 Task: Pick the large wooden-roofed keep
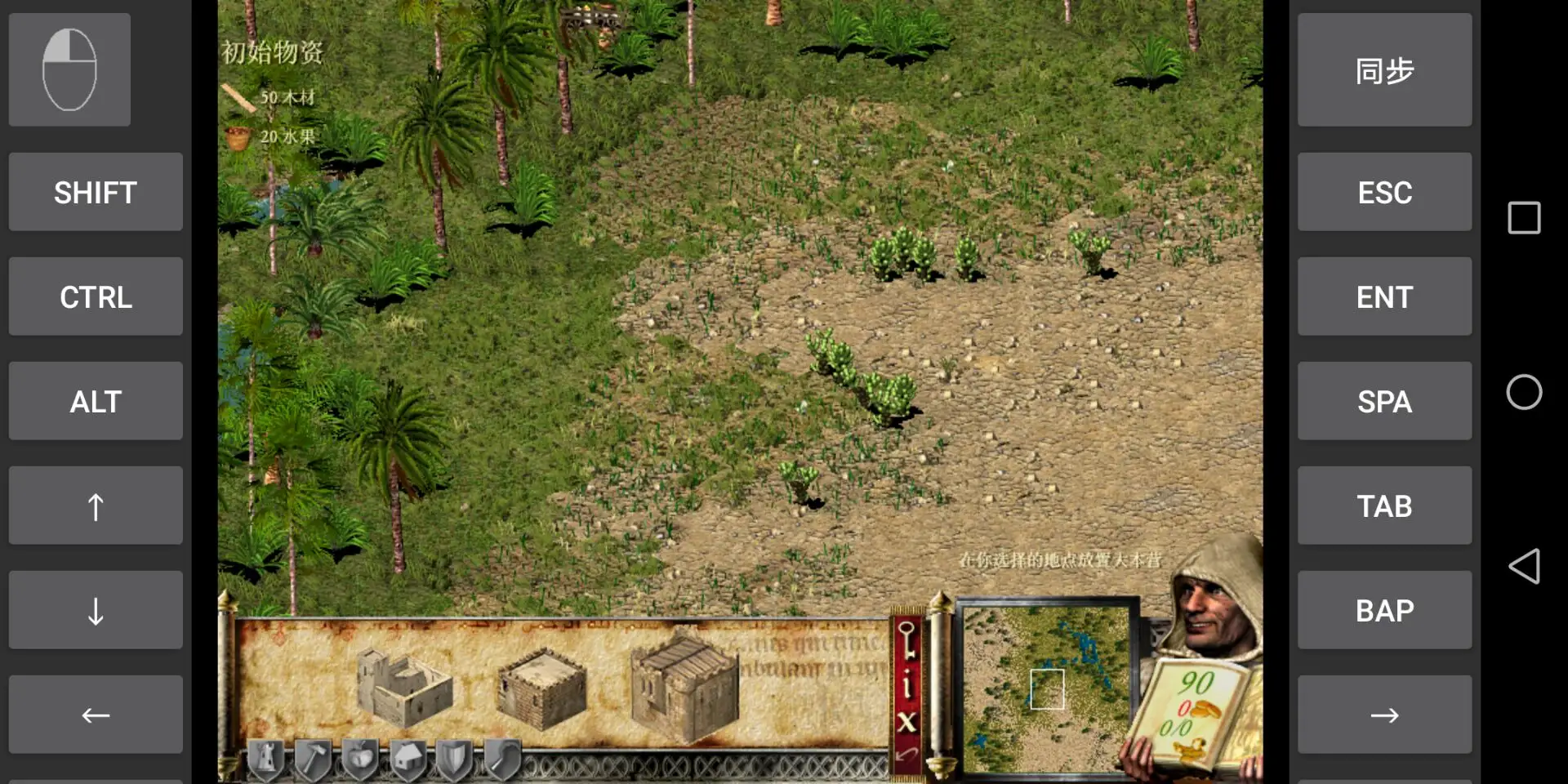(x=684, y=688)
